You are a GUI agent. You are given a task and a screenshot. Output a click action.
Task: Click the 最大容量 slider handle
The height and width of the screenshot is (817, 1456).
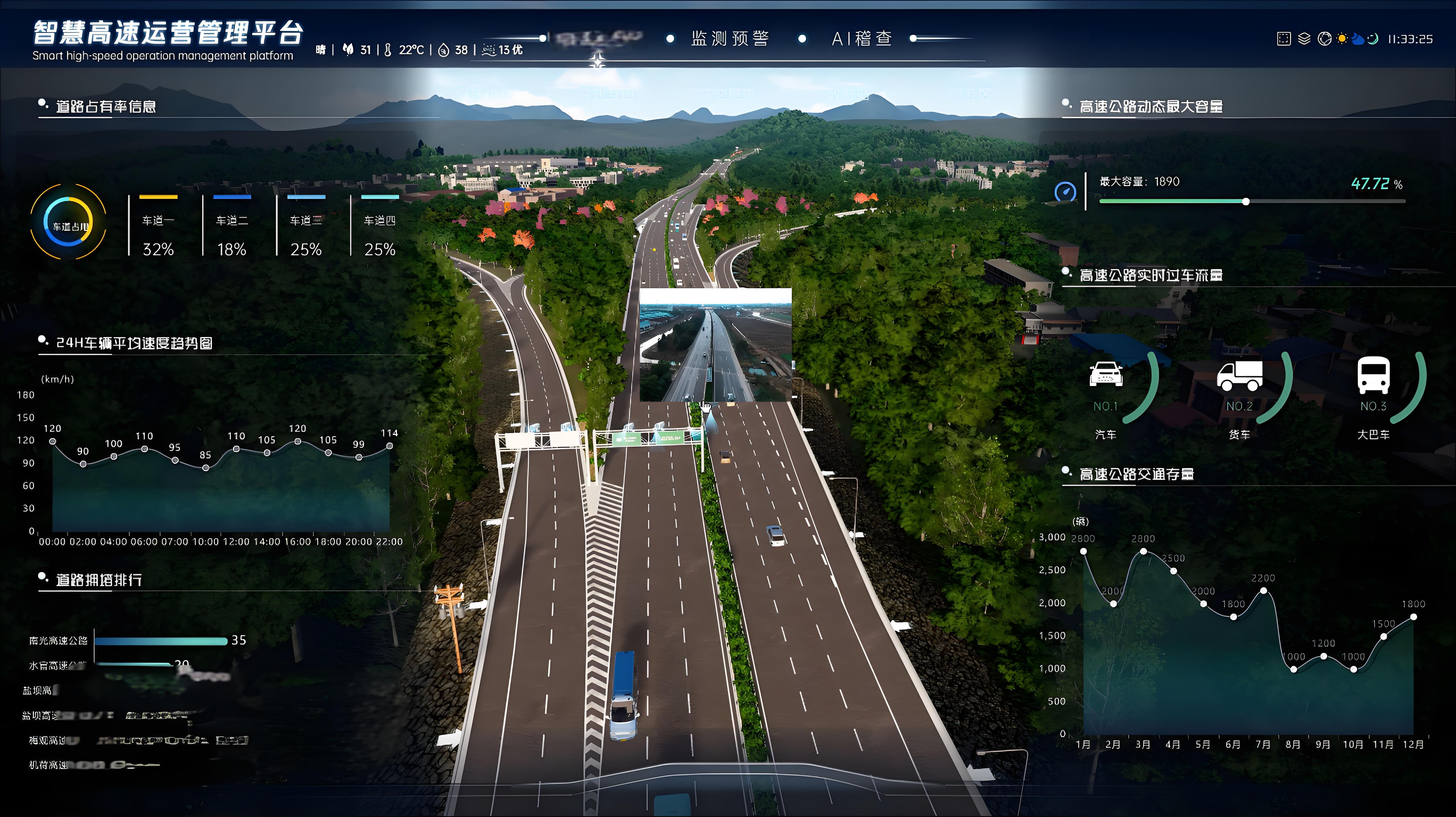1246,202
